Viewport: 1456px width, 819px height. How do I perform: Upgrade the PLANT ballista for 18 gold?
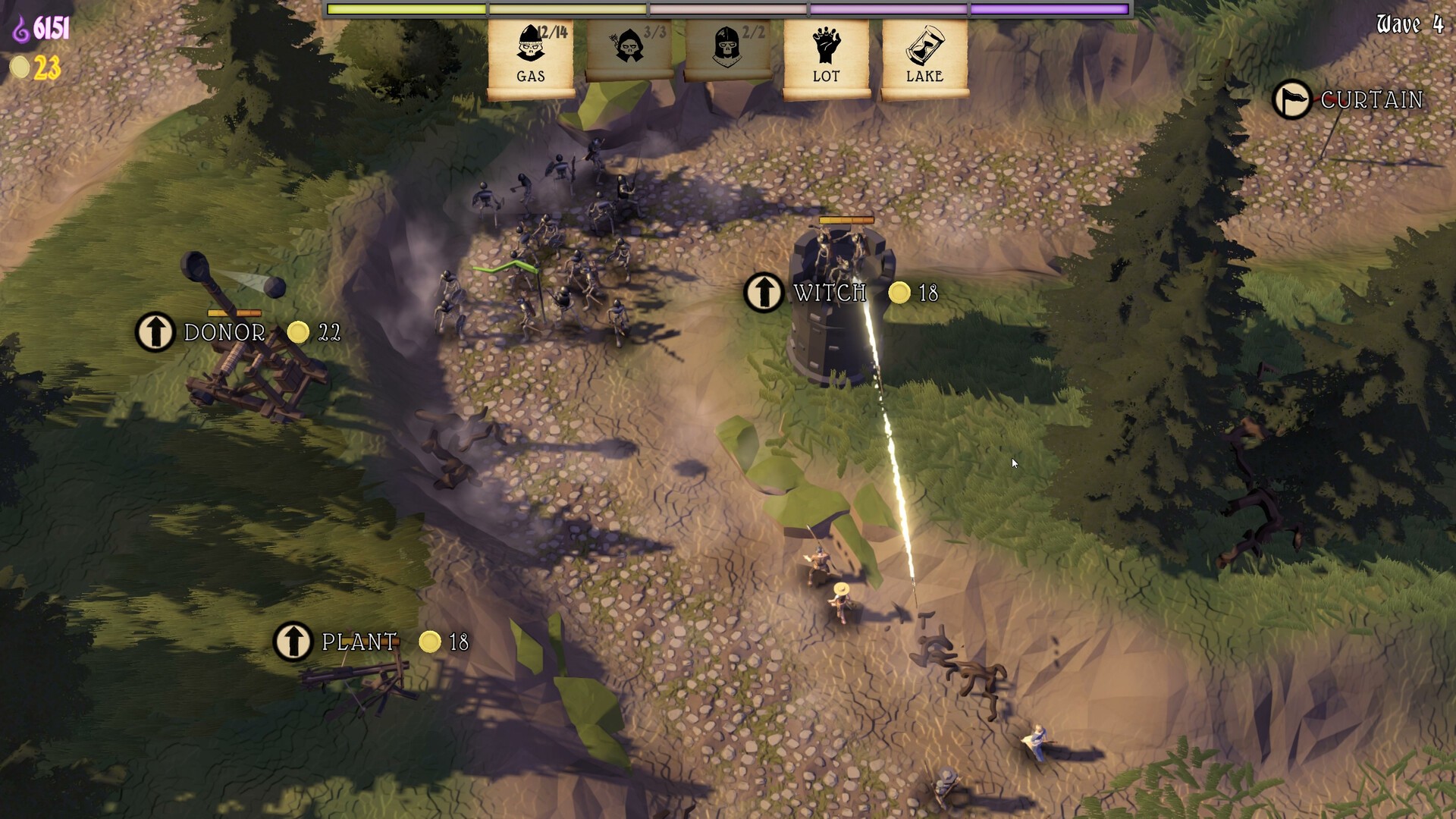click(293, 642)
